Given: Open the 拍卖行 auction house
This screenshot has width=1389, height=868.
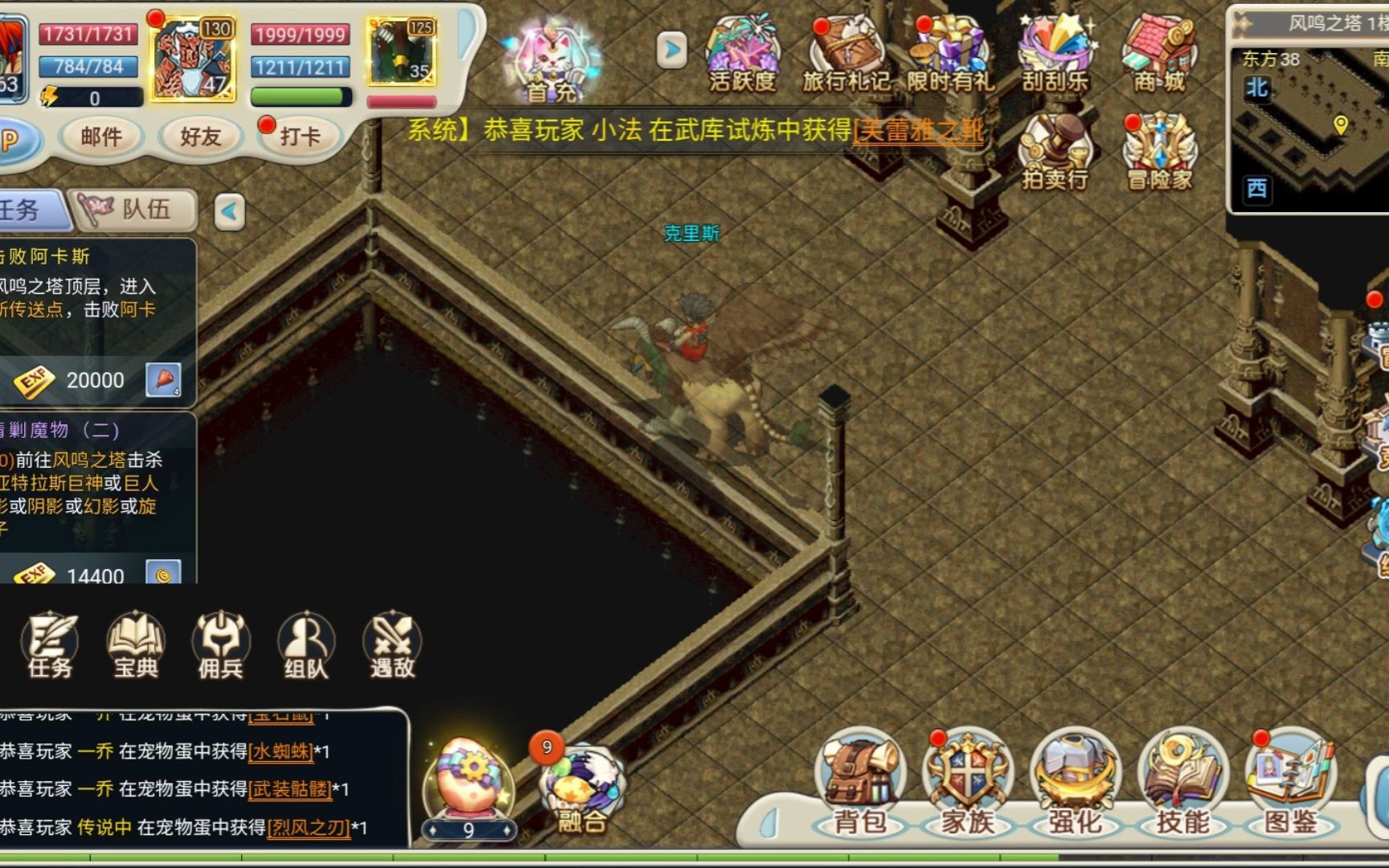Looking at the screenshot, I should click(x=1055, y=152).
